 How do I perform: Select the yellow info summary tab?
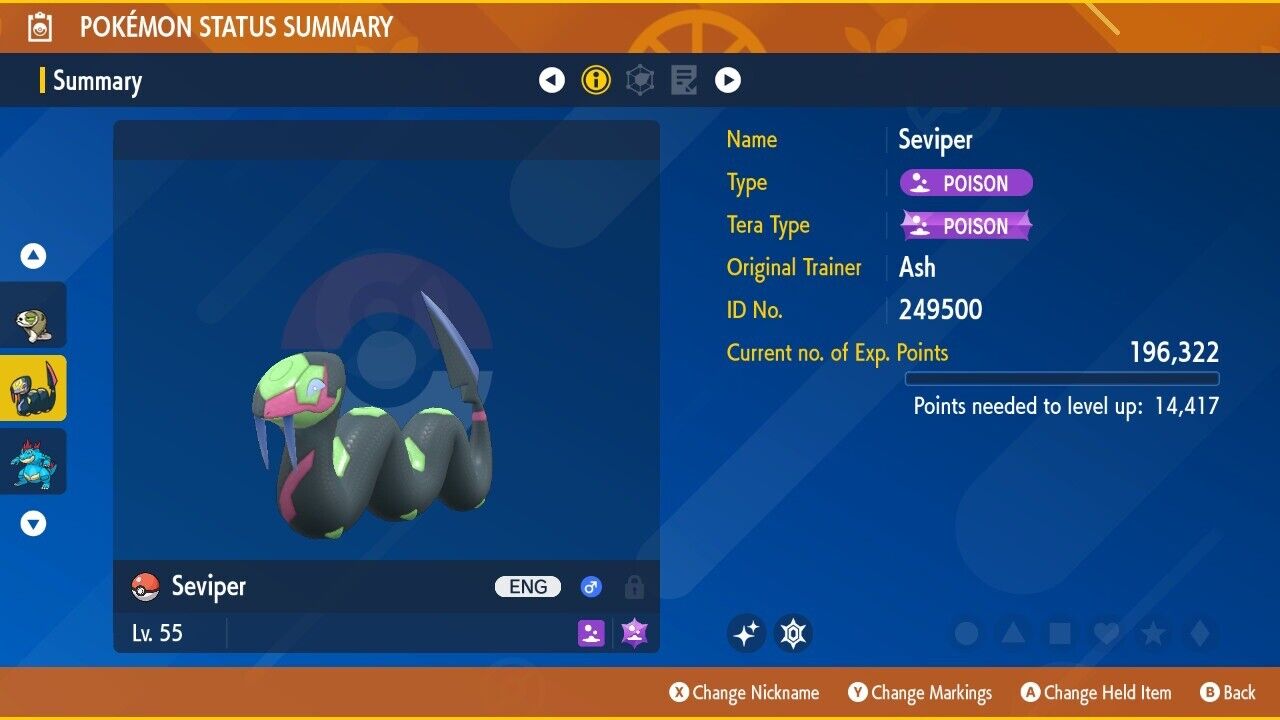(x=596, y=80)
